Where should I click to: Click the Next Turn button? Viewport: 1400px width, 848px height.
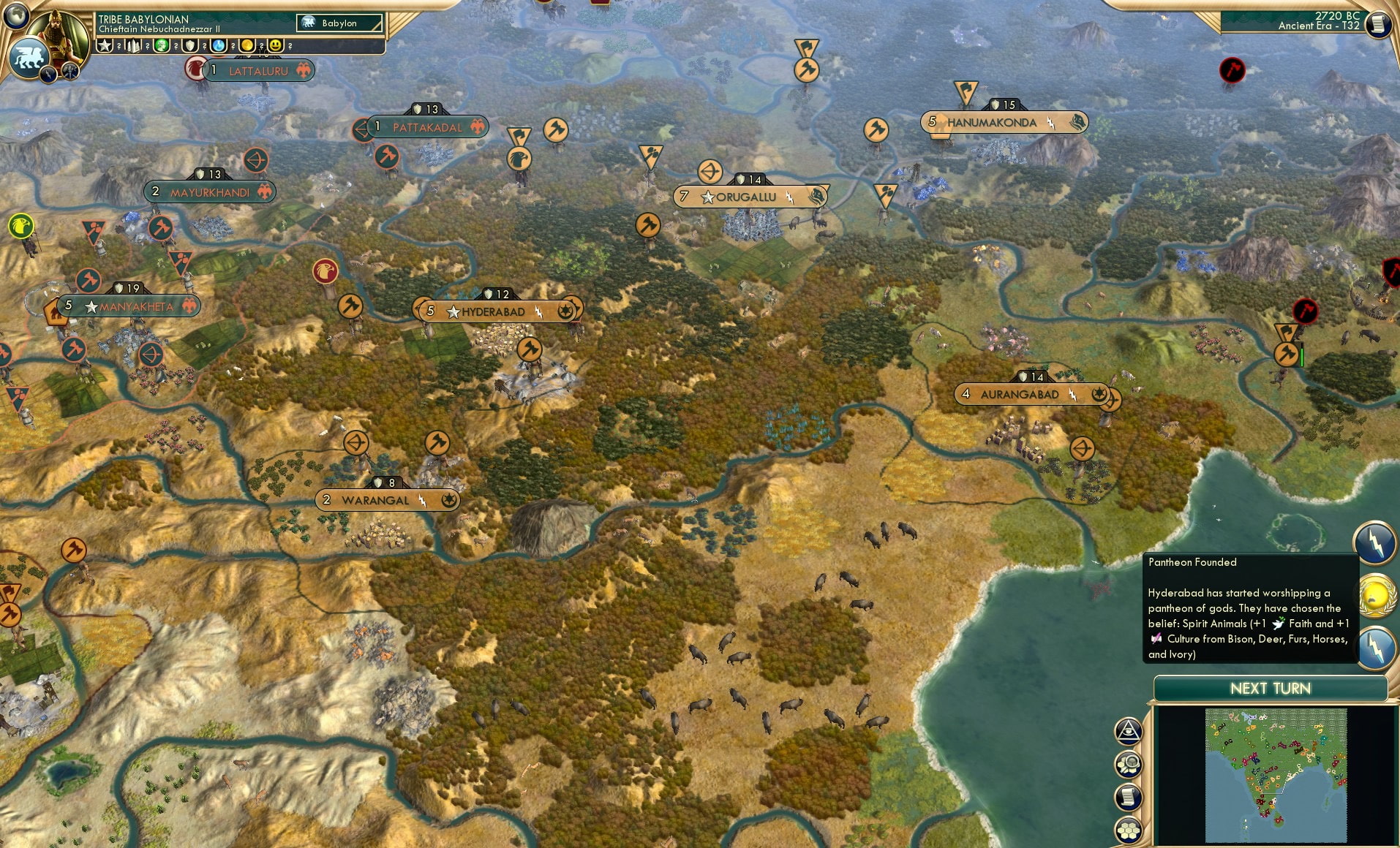(1271, 688)
